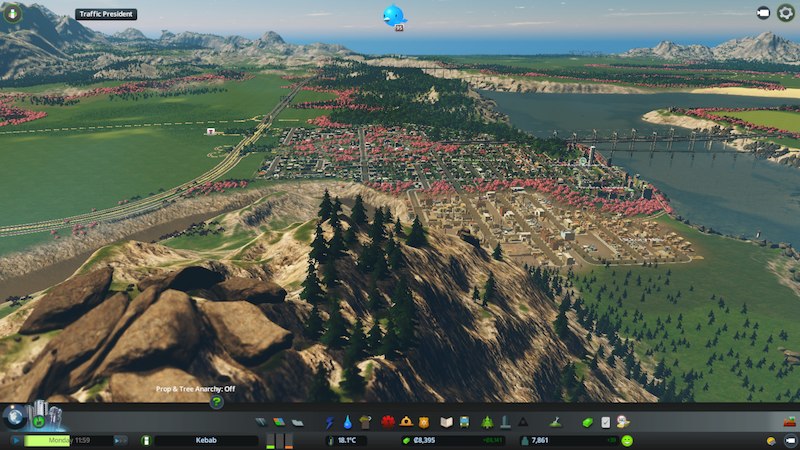The height and width of the screenshot is (450, 800).
Task: Open the City Policies clipboard panel
Action: [605, 423]
